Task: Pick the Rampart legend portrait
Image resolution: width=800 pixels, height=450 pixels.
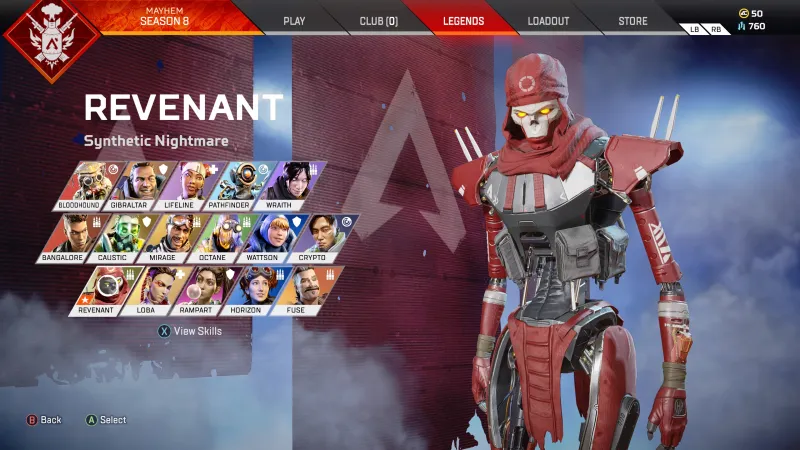Action: click(193, 290)
